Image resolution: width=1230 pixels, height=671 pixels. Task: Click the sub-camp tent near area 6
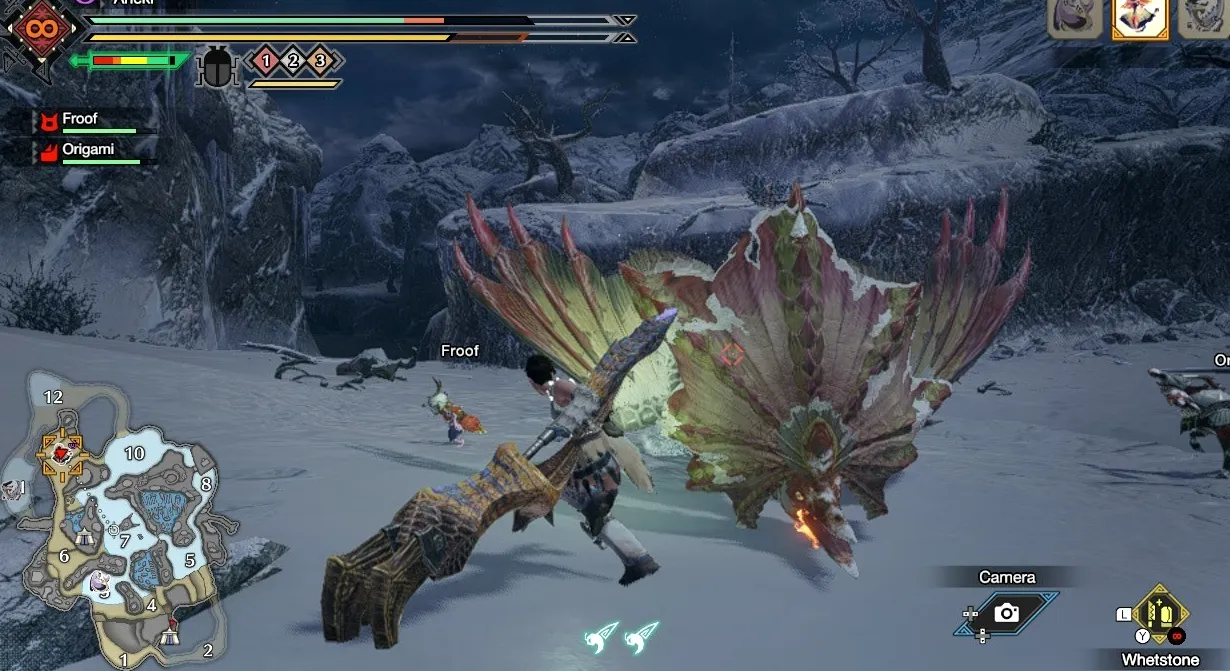pyautogui.click(x=84, y=537)
